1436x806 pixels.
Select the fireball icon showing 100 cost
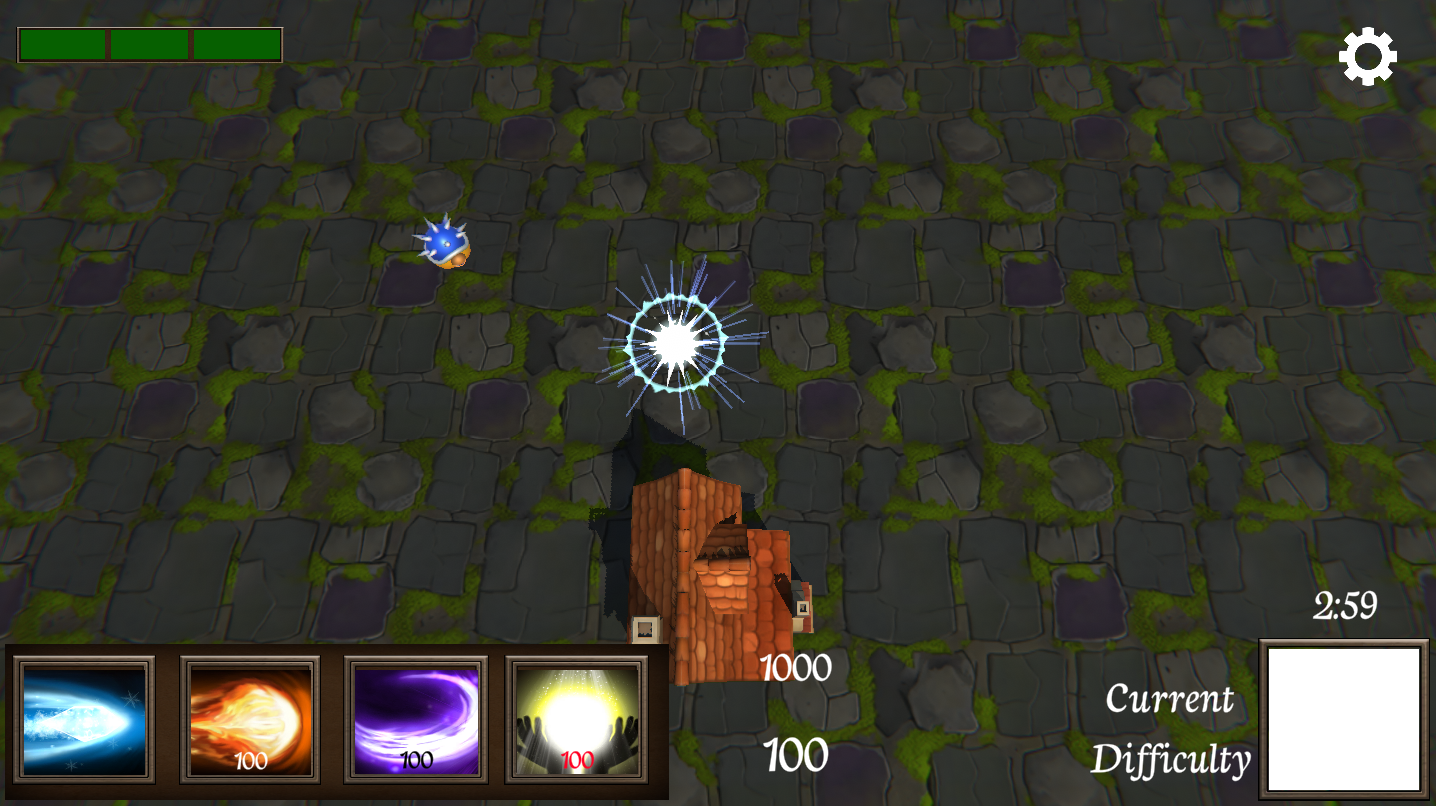point(249,718)
